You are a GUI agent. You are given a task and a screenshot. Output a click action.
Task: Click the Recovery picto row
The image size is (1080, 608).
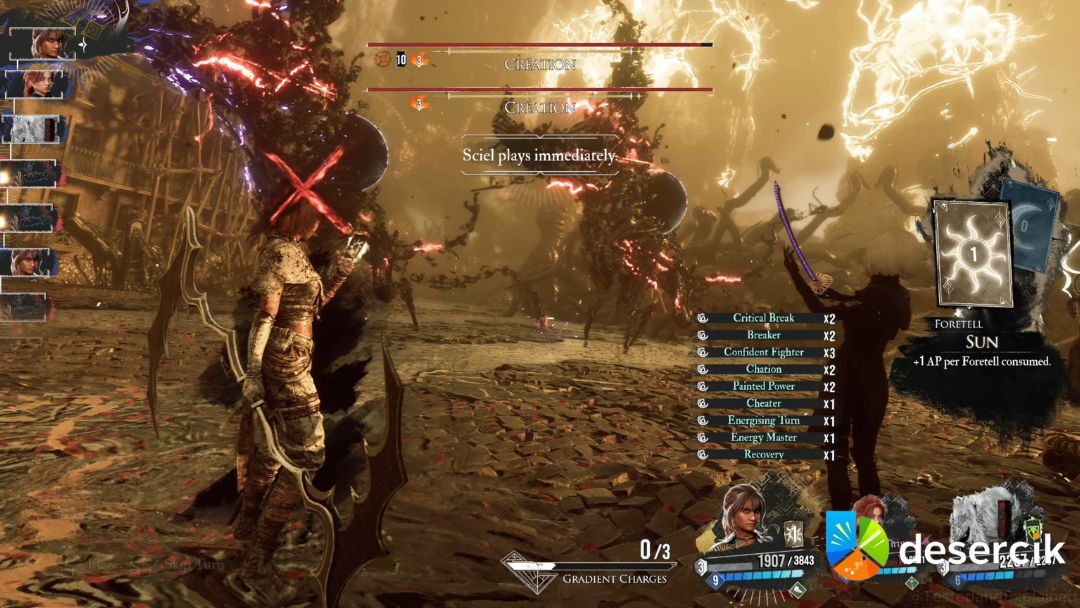click(764, 455)
